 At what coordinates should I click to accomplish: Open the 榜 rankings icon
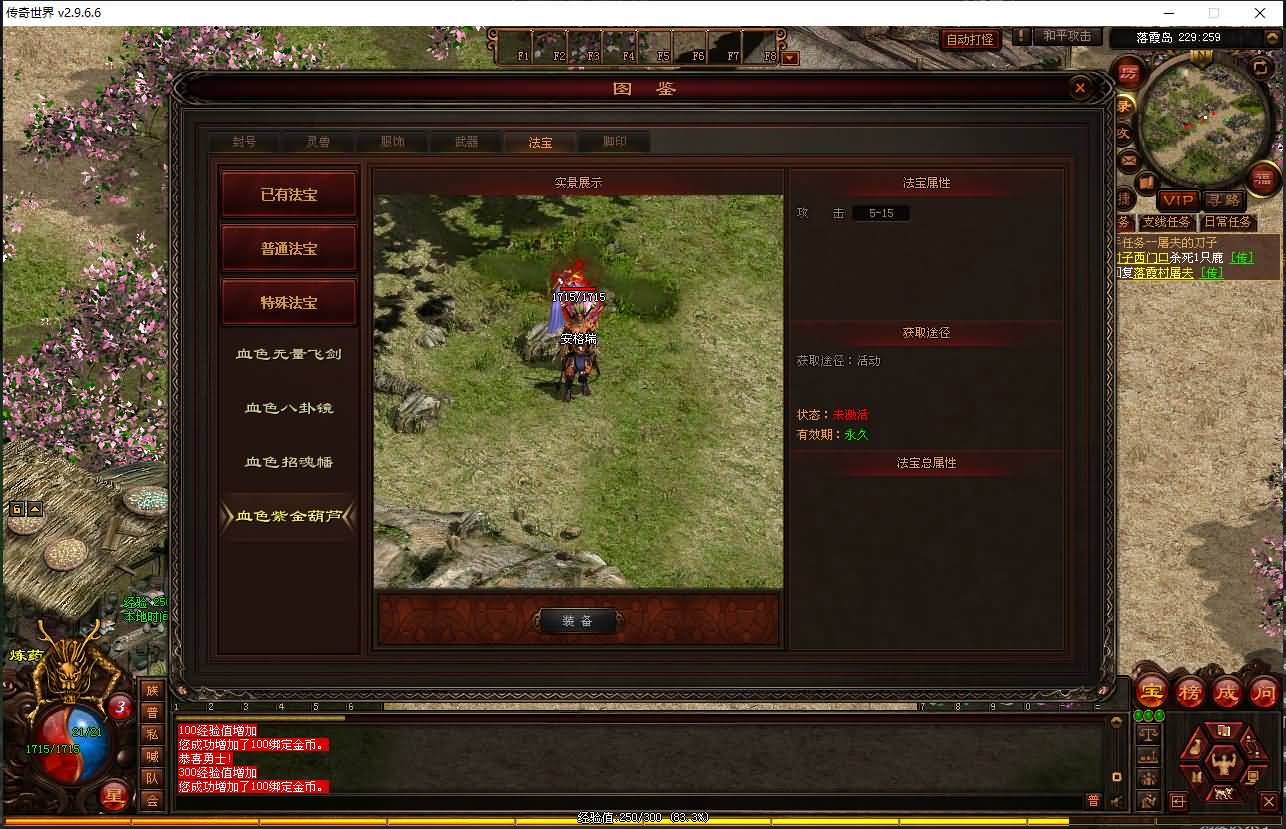pos(1188,691)
